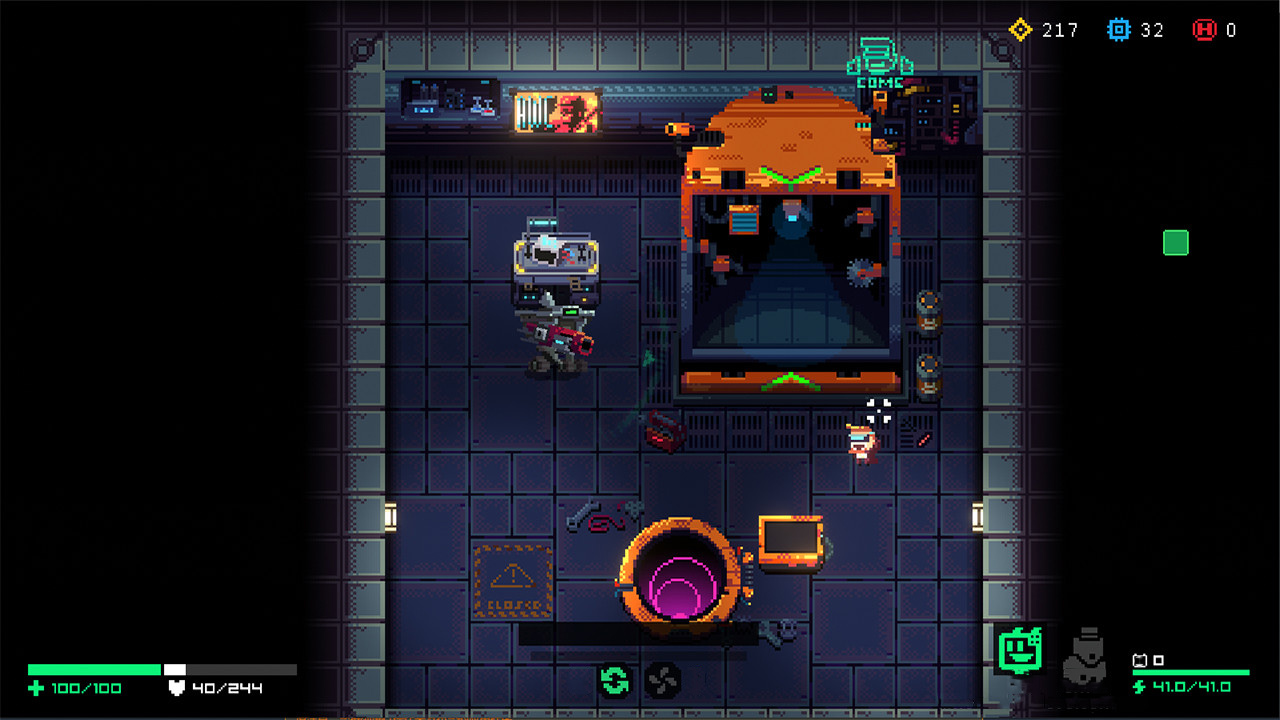Click the green health bar
This screenshot has width=1280, height=720.
95,668
